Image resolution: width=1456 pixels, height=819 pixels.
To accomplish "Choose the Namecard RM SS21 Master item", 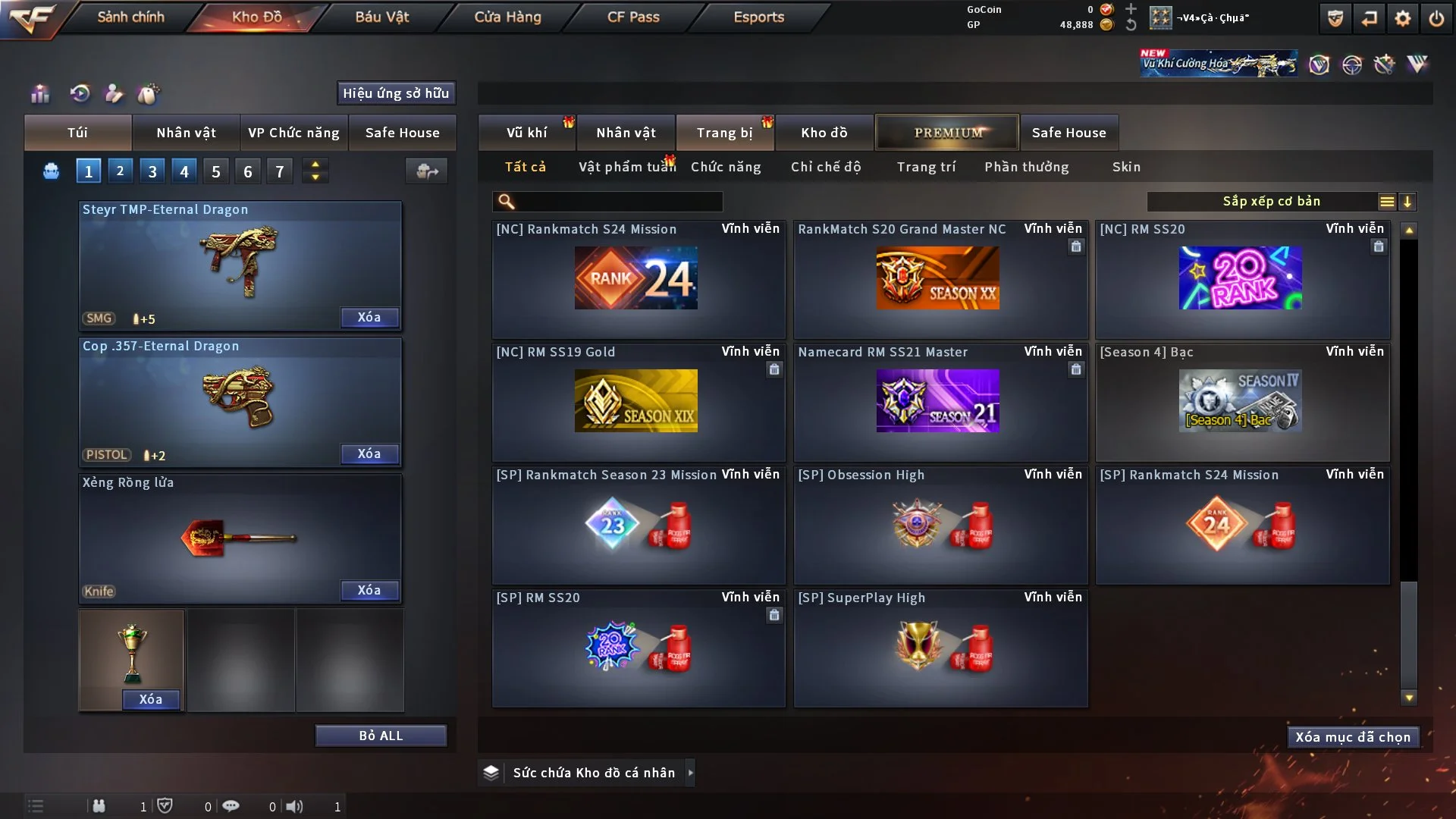I will (x=940, y=402).
